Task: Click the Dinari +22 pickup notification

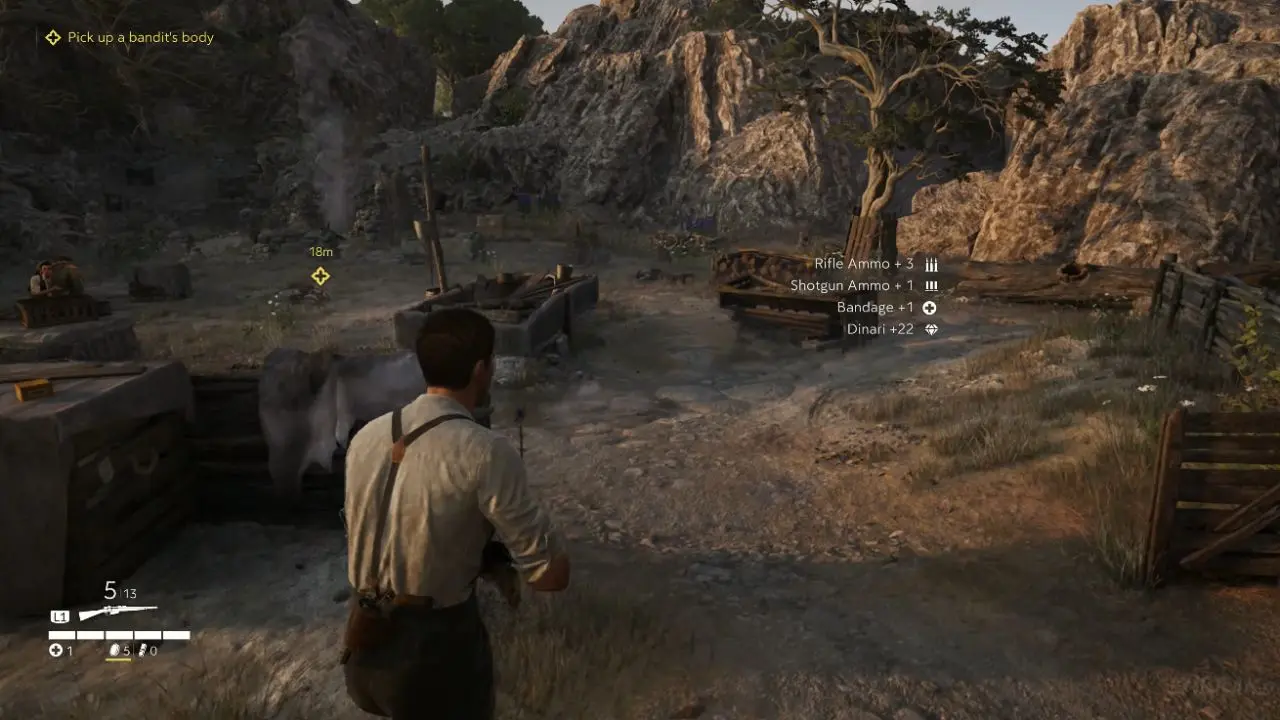Action: click(x=881, y=329)
